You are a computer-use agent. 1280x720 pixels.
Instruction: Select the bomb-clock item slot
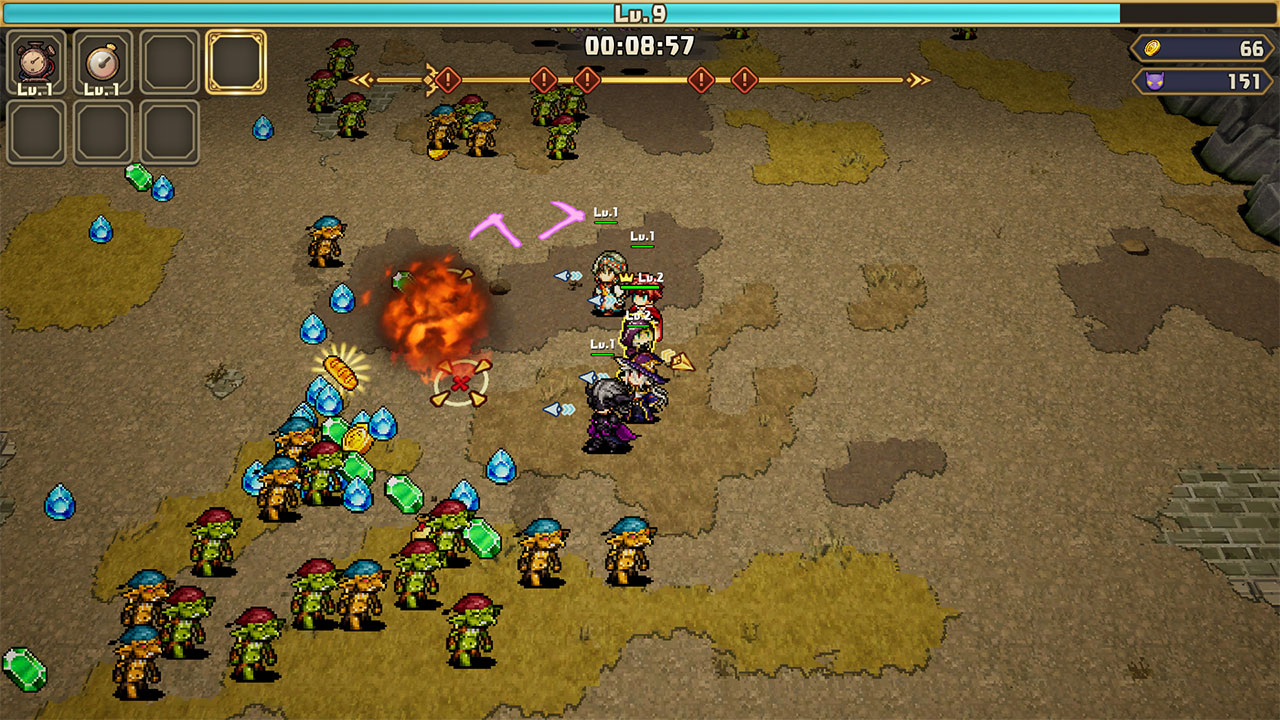pos(37,62)
